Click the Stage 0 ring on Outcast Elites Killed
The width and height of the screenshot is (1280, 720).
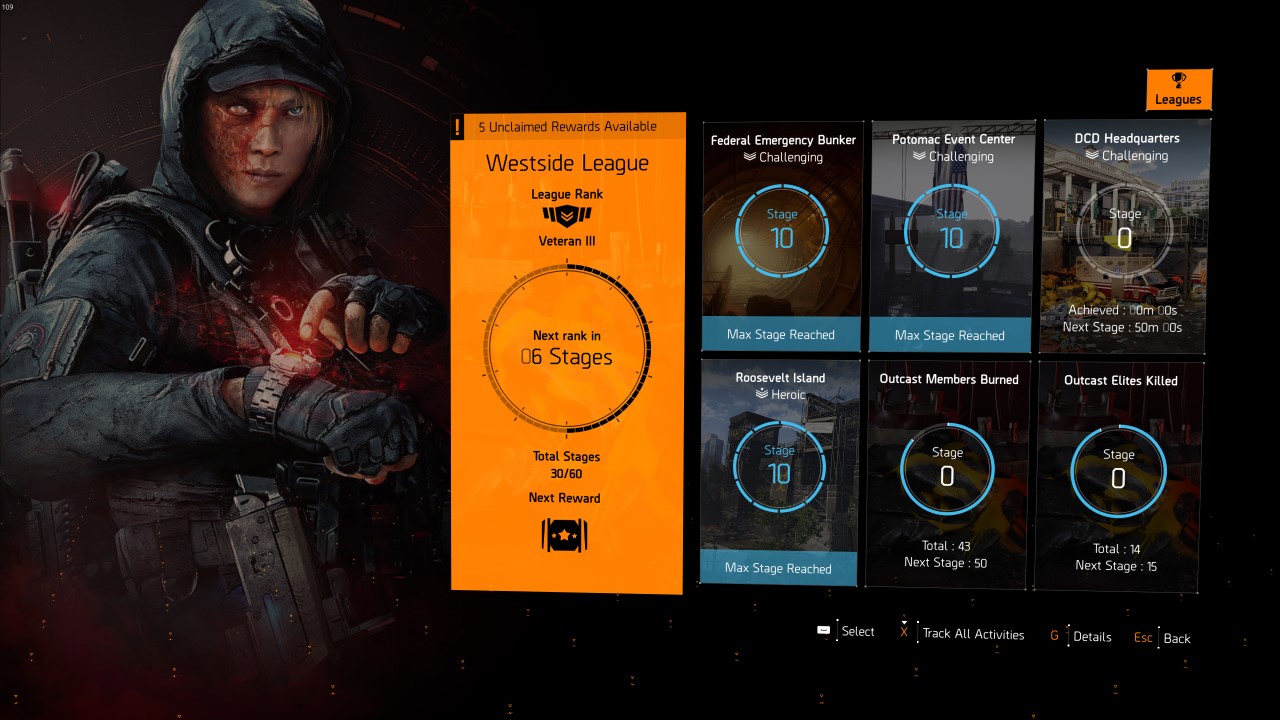(x=1116, y=469)
